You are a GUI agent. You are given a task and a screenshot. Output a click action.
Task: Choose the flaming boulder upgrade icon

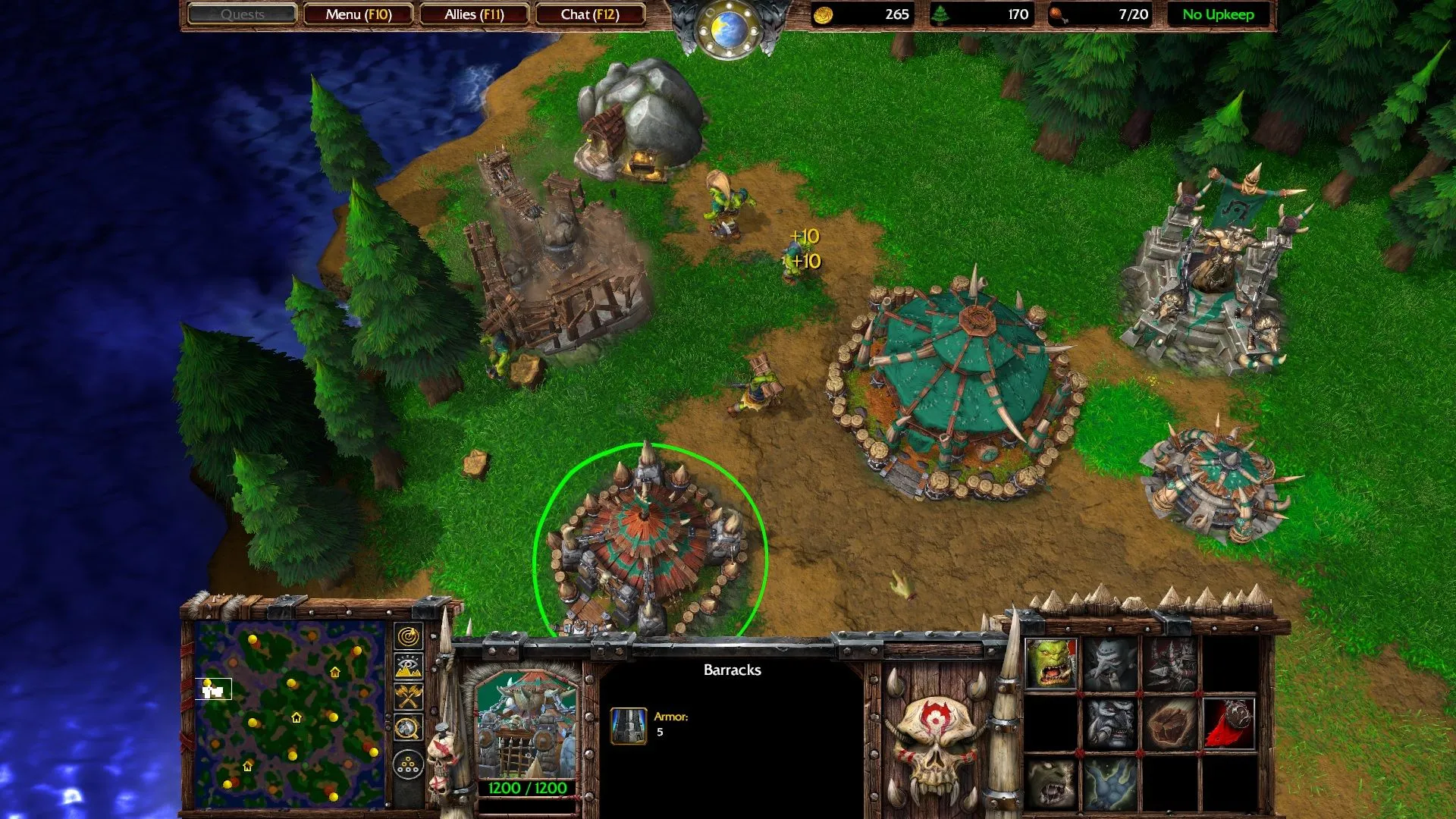1169,723
